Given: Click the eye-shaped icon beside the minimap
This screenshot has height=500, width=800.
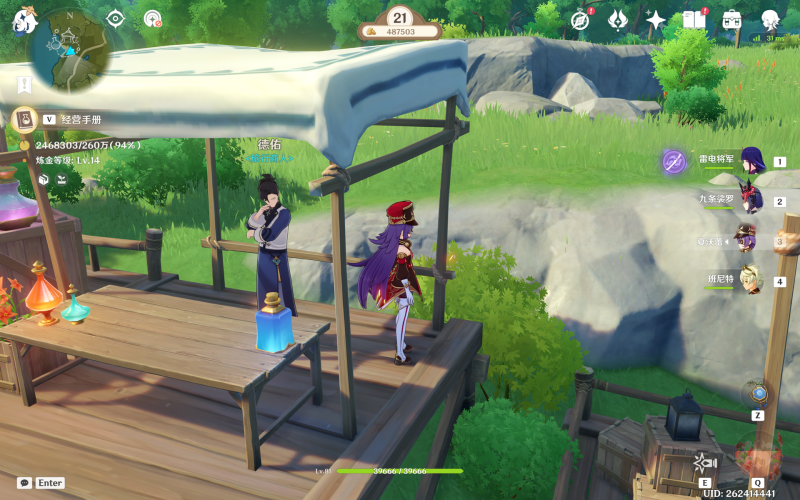Looking at the screenshot, I should 116,18.
